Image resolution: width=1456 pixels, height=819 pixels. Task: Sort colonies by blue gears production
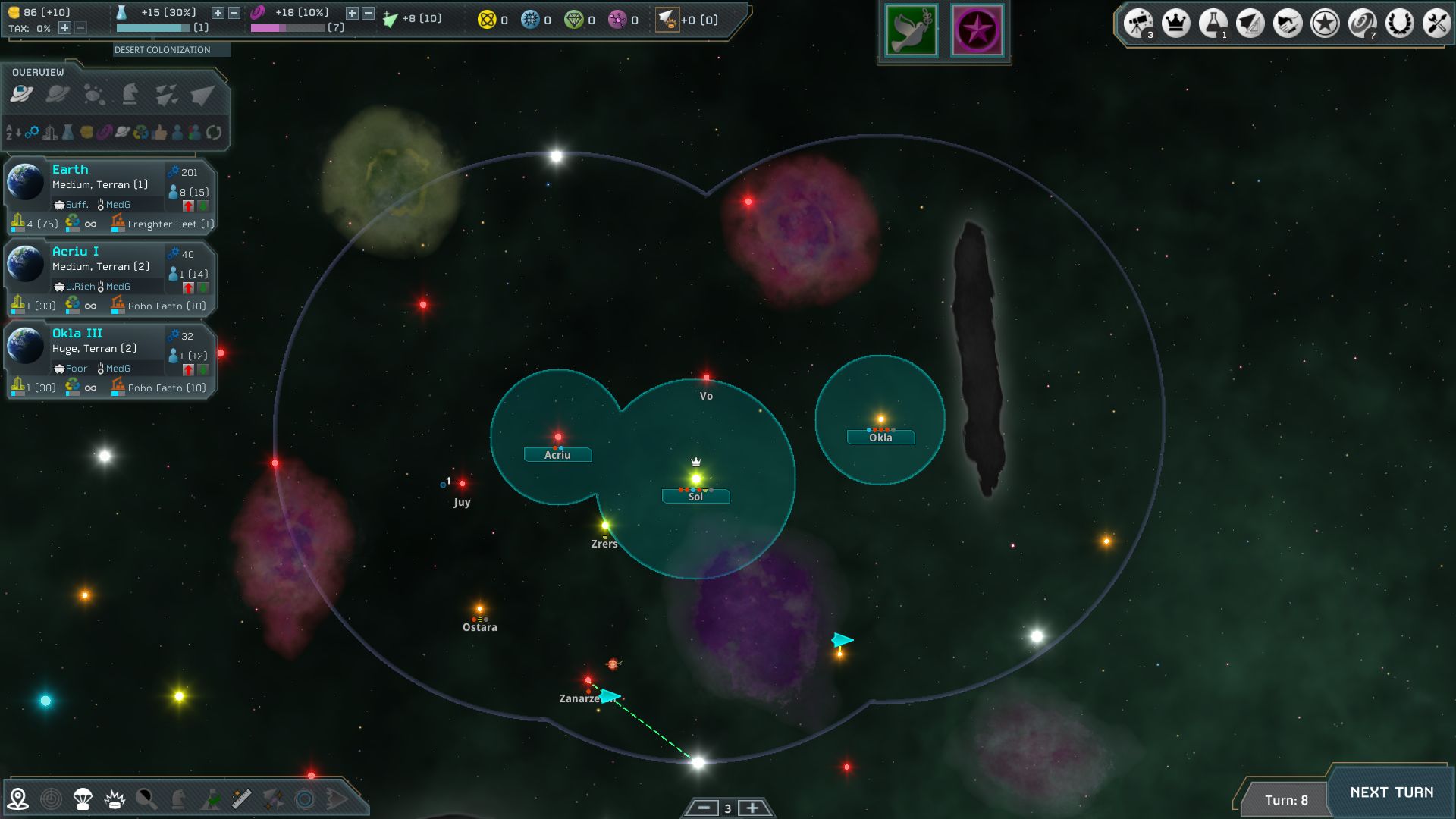[x=32, y=133]
